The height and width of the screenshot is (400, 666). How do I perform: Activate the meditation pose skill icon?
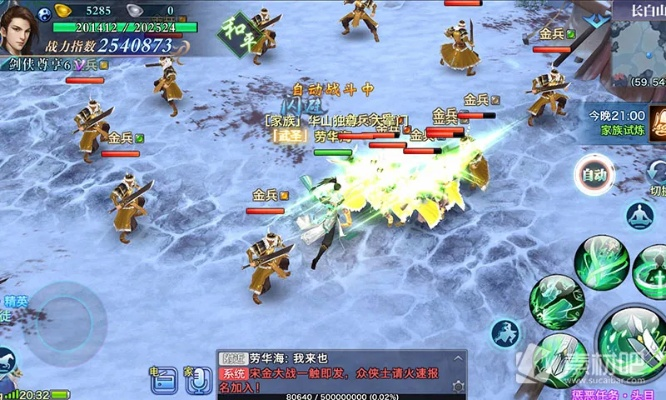(x=638, y=215)
